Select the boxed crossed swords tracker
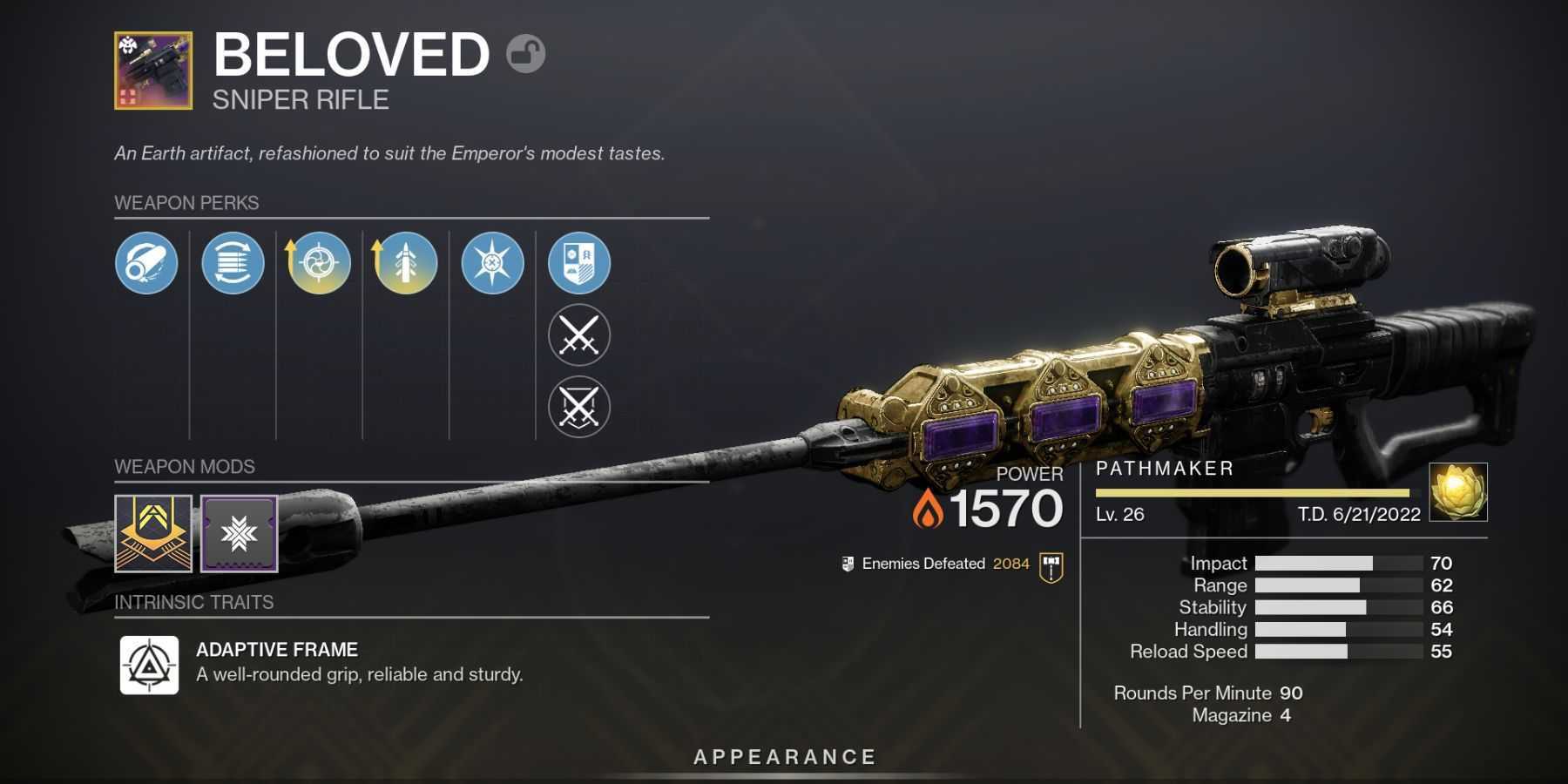Viewport: 1568px width, 784px height. (579, 407)
